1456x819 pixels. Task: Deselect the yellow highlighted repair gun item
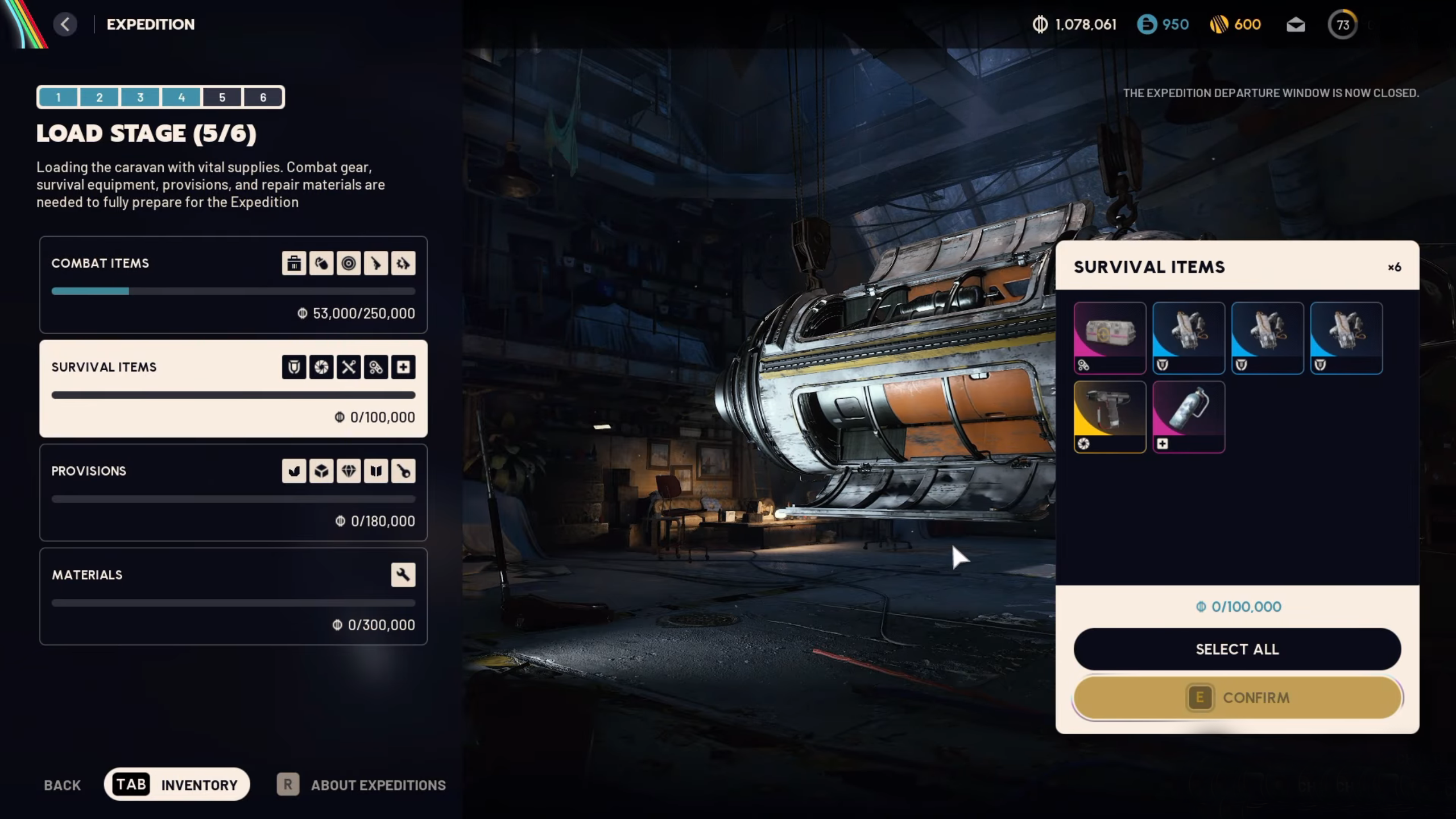coord(1110,416)
